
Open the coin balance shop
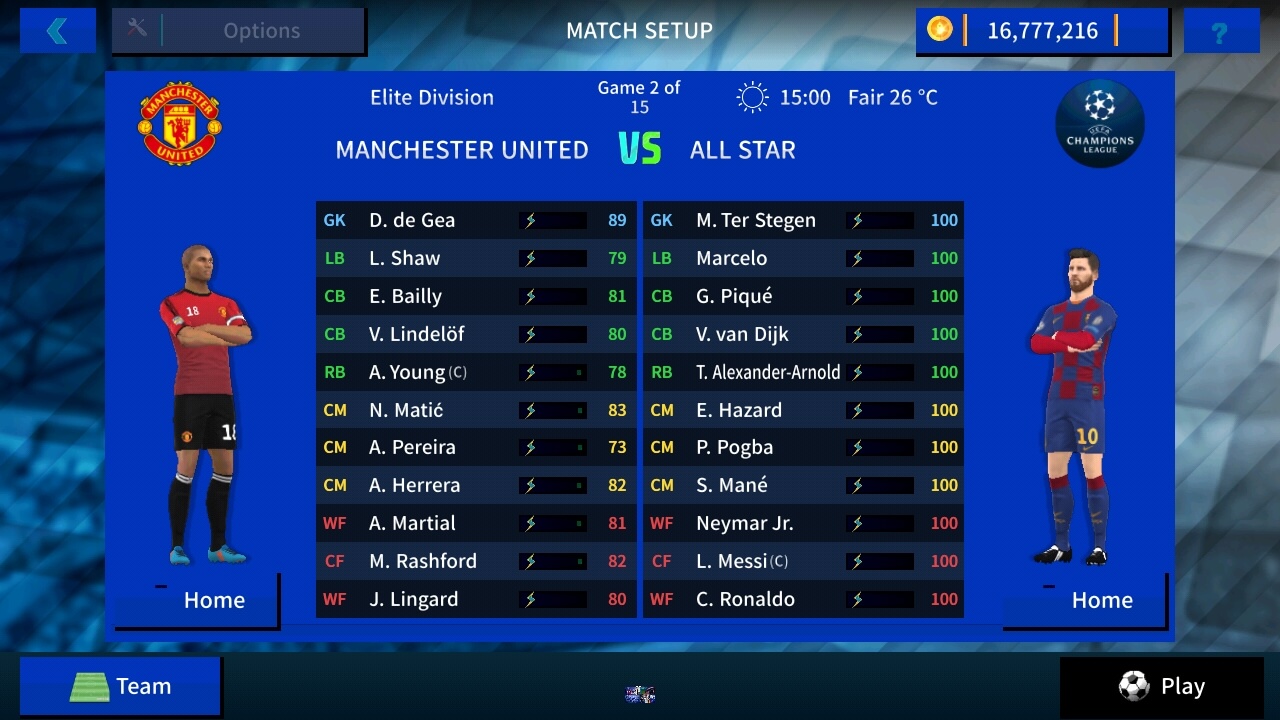click(1041, 31)
